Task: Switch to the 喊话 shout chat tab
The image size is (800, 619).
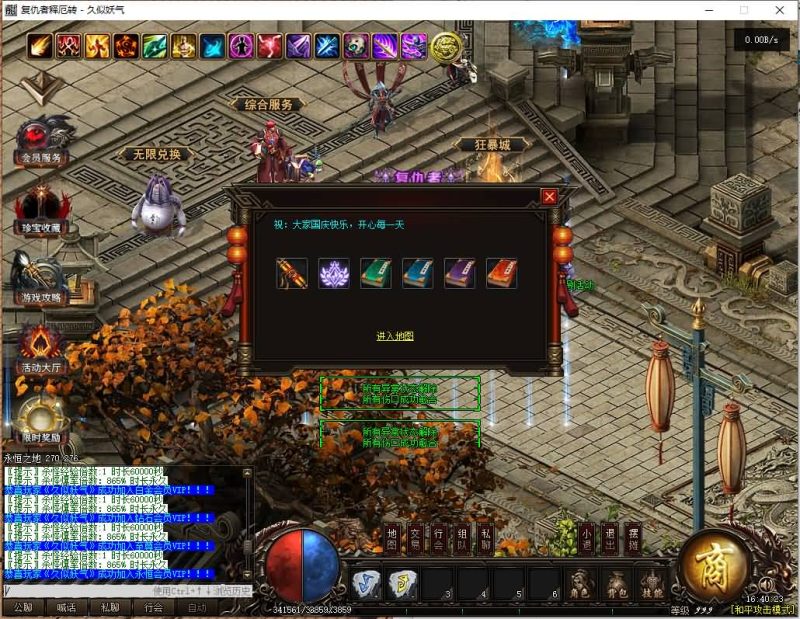Action: click(x=66, y=607)
